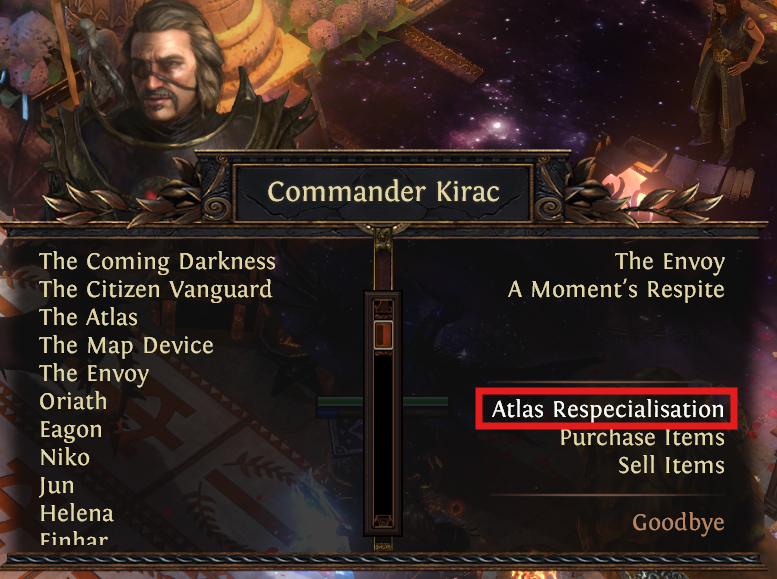Choose Sell Items
777x579 pixels.
[670, 466]
